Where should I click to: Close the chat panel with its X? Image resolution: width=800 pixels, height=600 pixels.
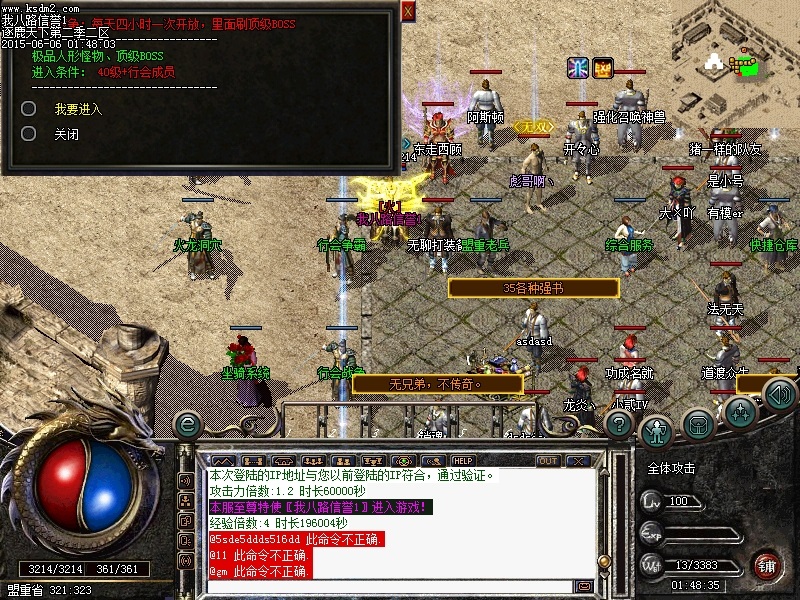578,461
